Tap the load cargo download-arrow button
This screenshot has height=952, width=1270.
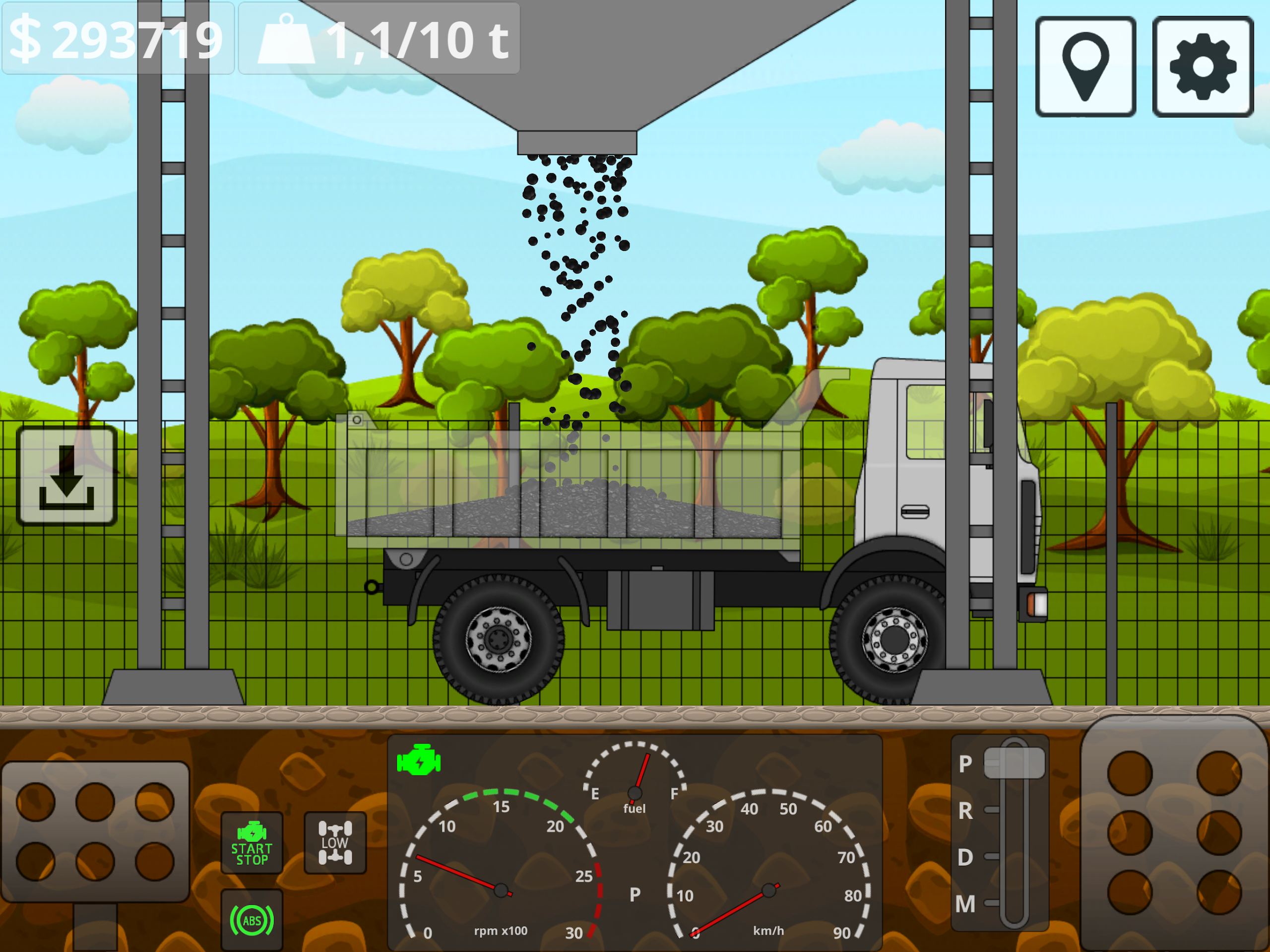click(66, 477)
